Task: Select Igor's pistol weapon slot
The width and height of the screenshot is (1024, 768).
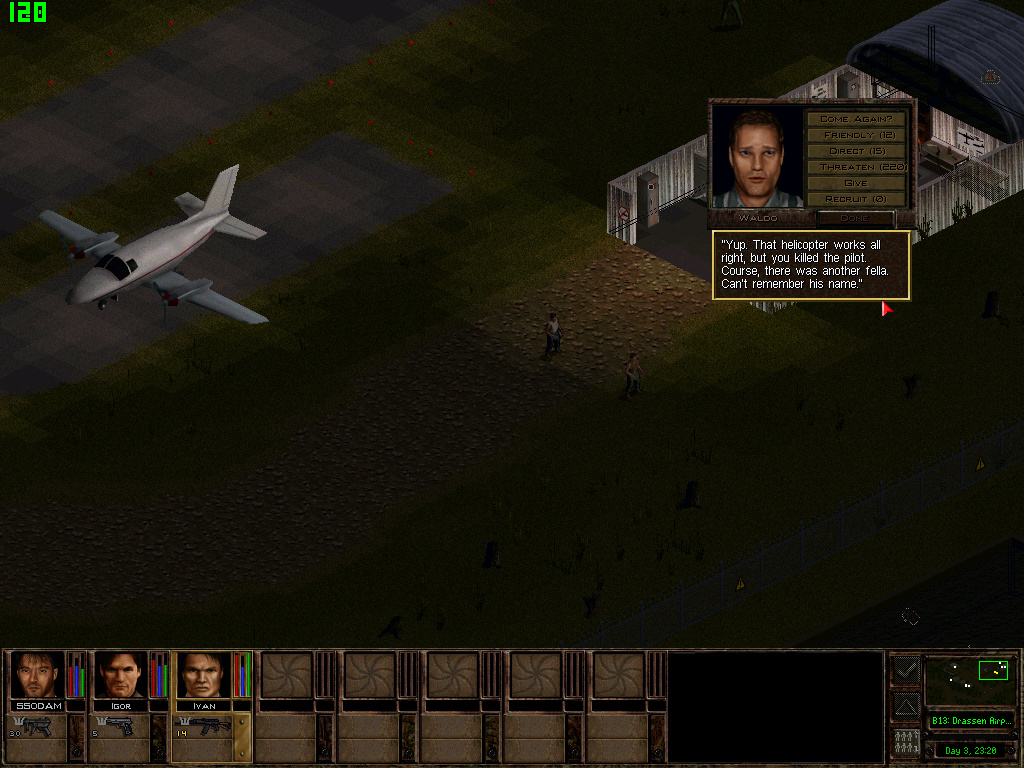Action: coord(121,727)
